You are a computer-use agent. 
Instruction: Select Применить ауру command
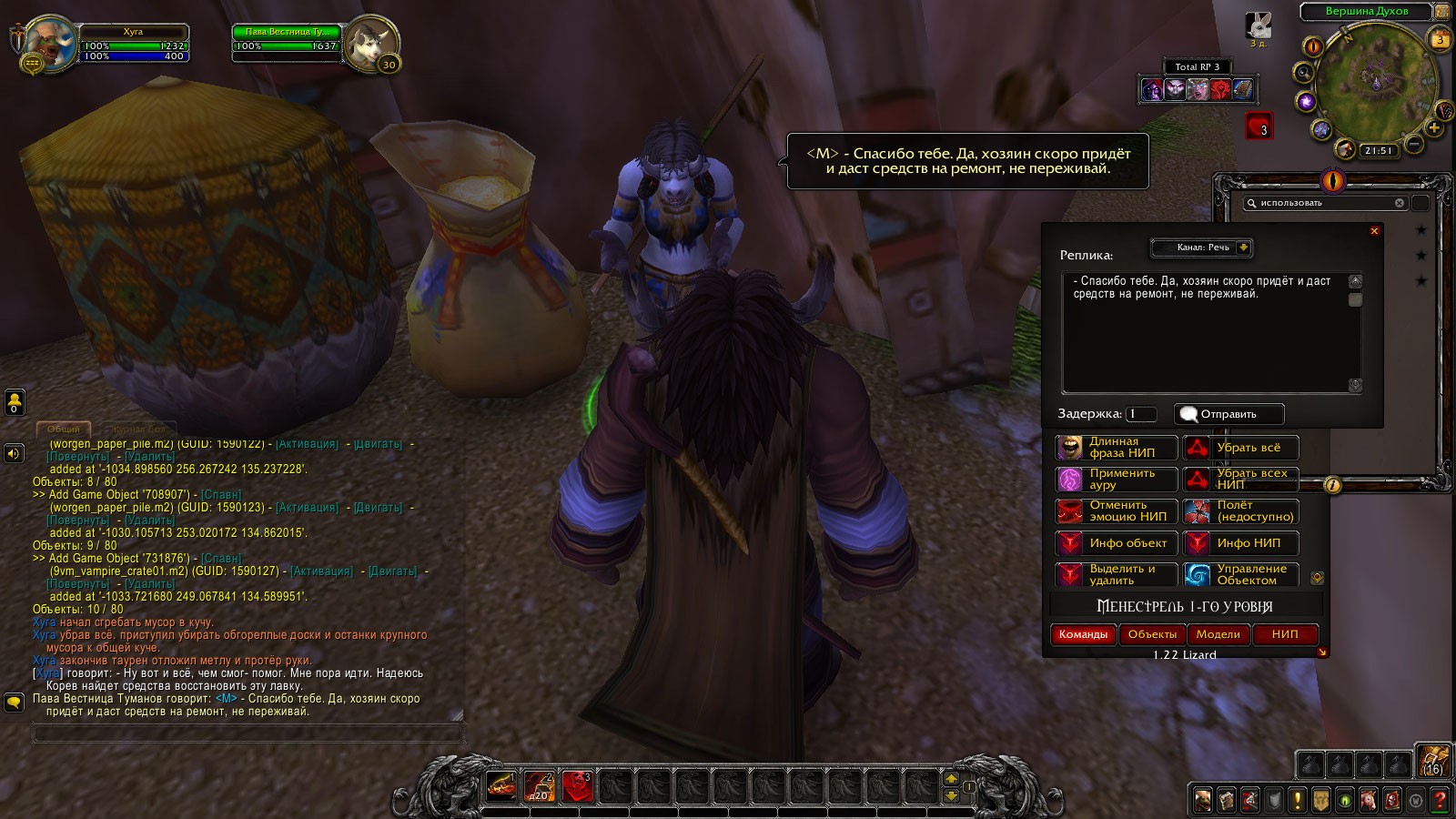1117,480
